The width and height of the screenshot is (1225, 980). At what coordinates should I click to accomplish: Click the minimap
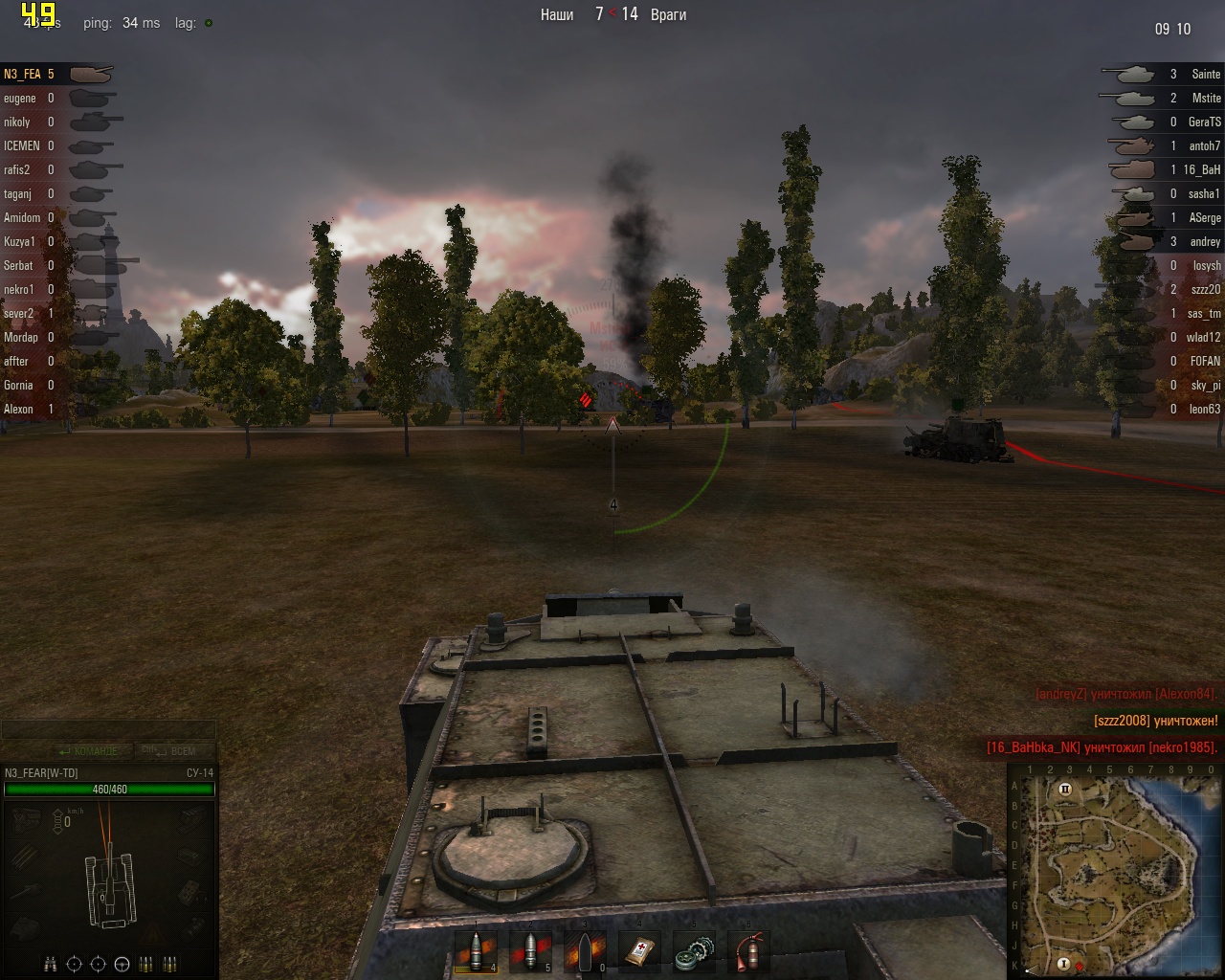click(x=1115, y=871)
